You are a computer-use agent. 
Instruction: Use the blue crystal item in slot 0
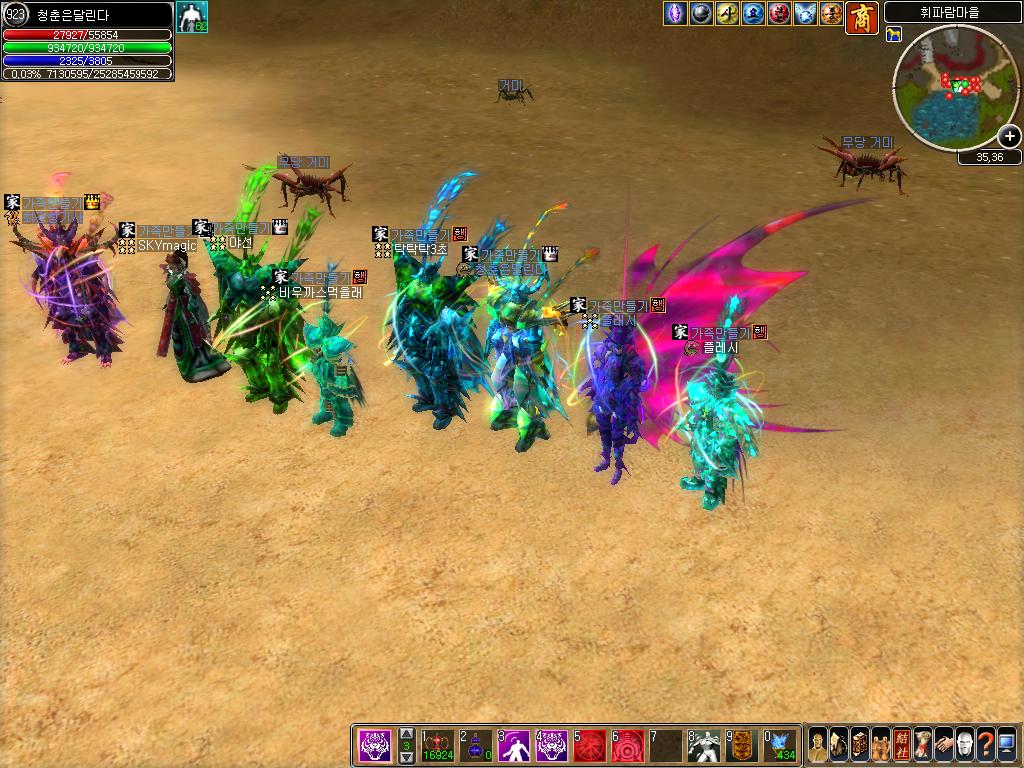780,746
